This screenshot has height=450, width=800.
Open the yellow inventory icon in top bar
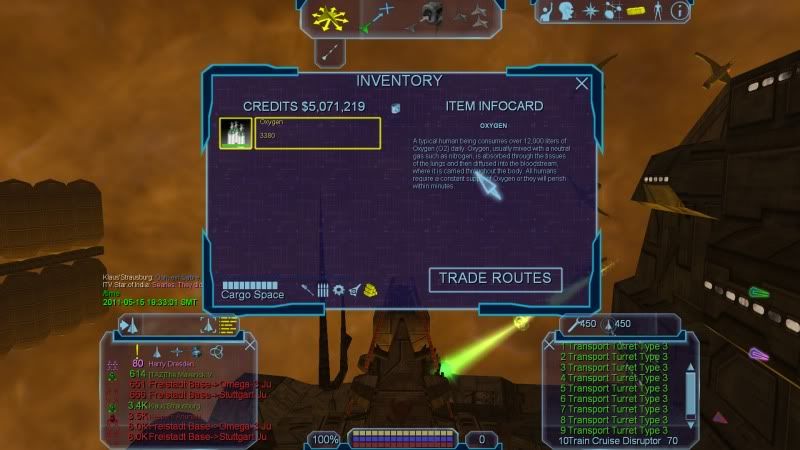tap(636, 12)
